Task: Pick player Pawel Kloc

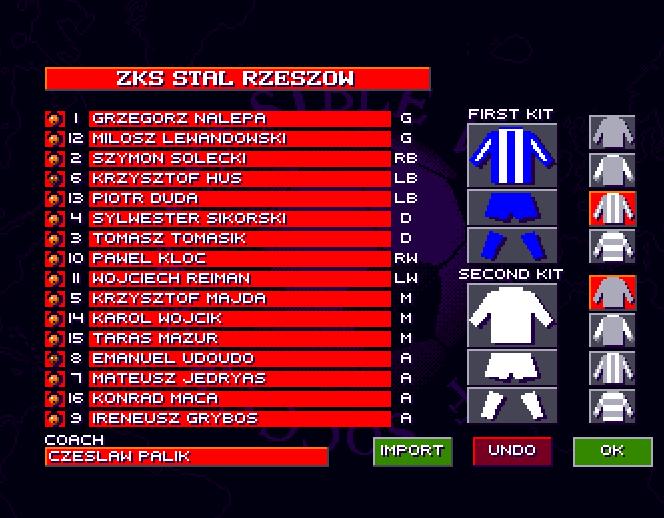Action: coord(239,258)
